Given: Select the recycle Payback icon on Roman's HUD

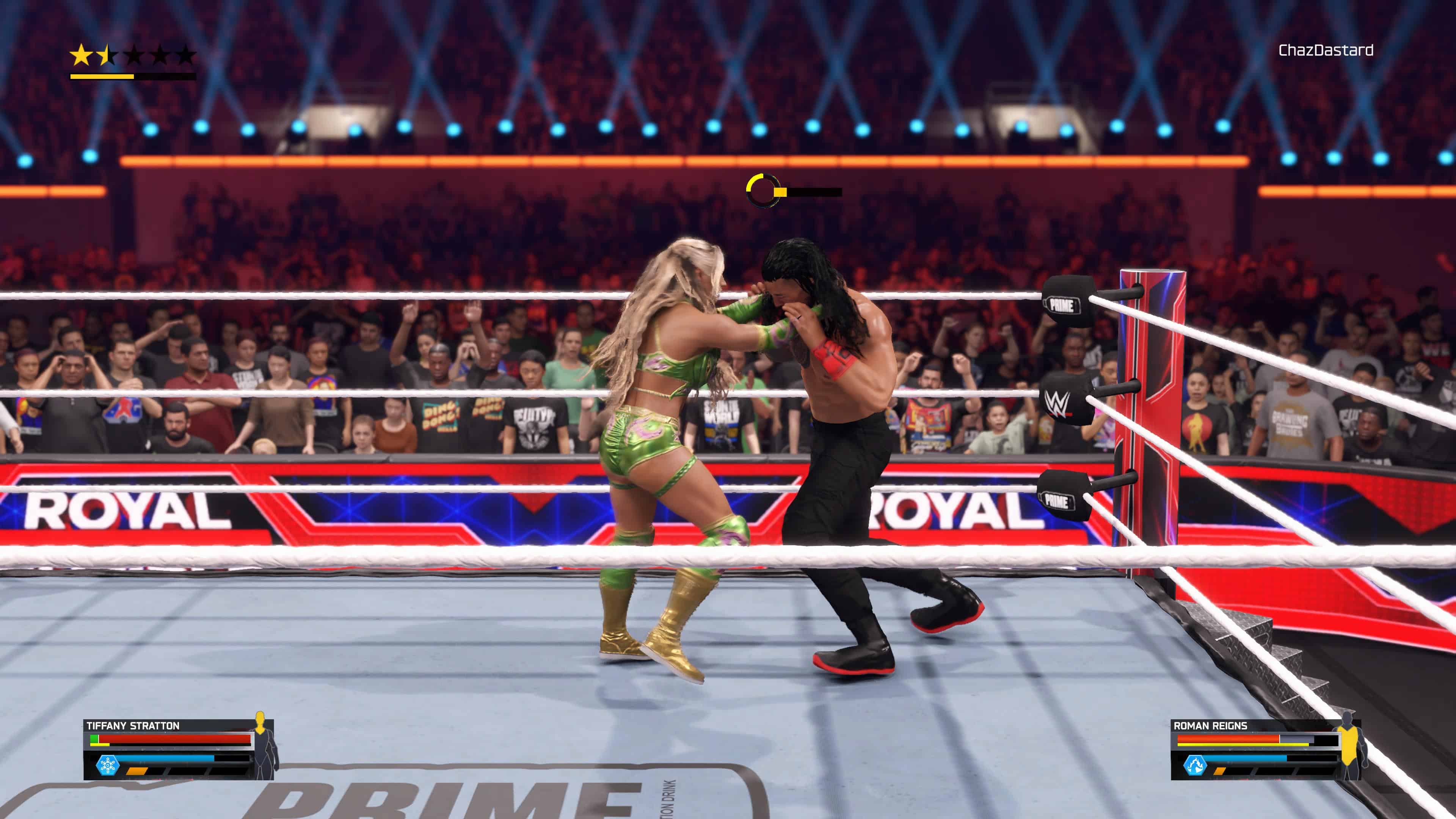Looking at the screenshot, I should pyautogui.click(x=1196, y=765).
